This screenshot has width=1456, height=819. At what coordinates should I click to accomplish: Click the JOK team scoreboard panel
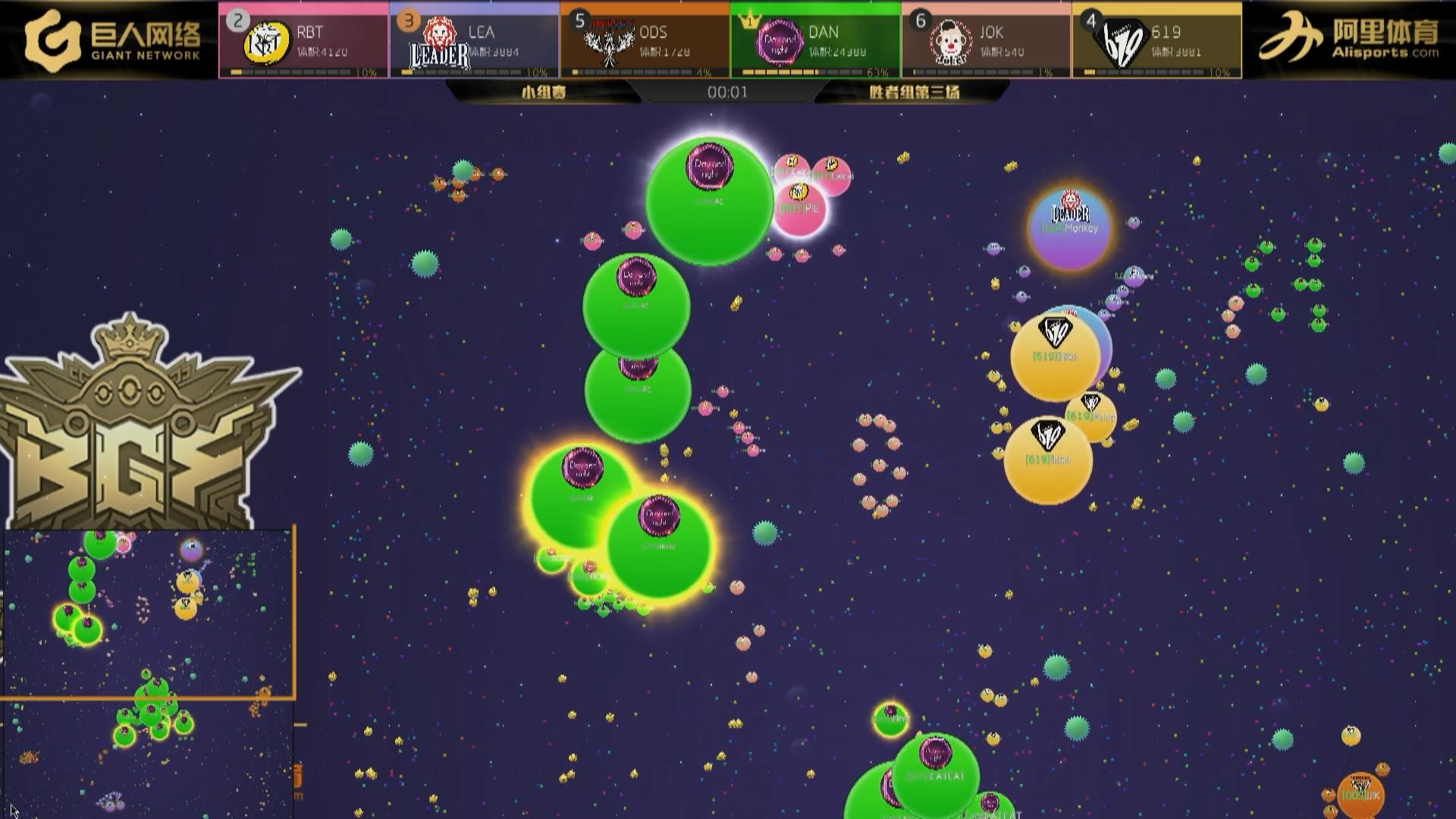pyautogui.click(x=986, y=41)
